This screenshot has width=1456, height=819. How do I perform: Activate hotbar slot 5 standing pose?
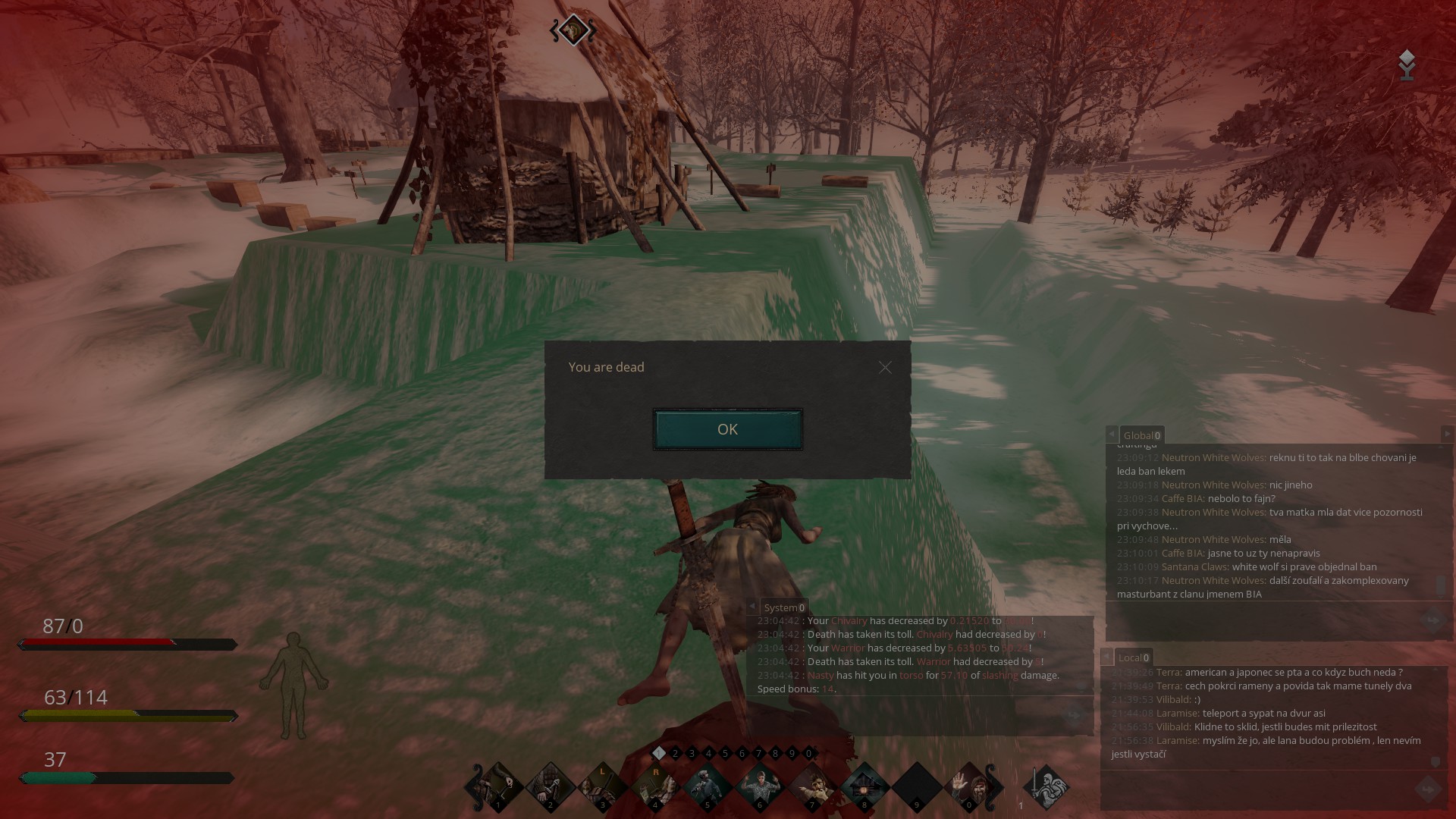pos(707,787)
